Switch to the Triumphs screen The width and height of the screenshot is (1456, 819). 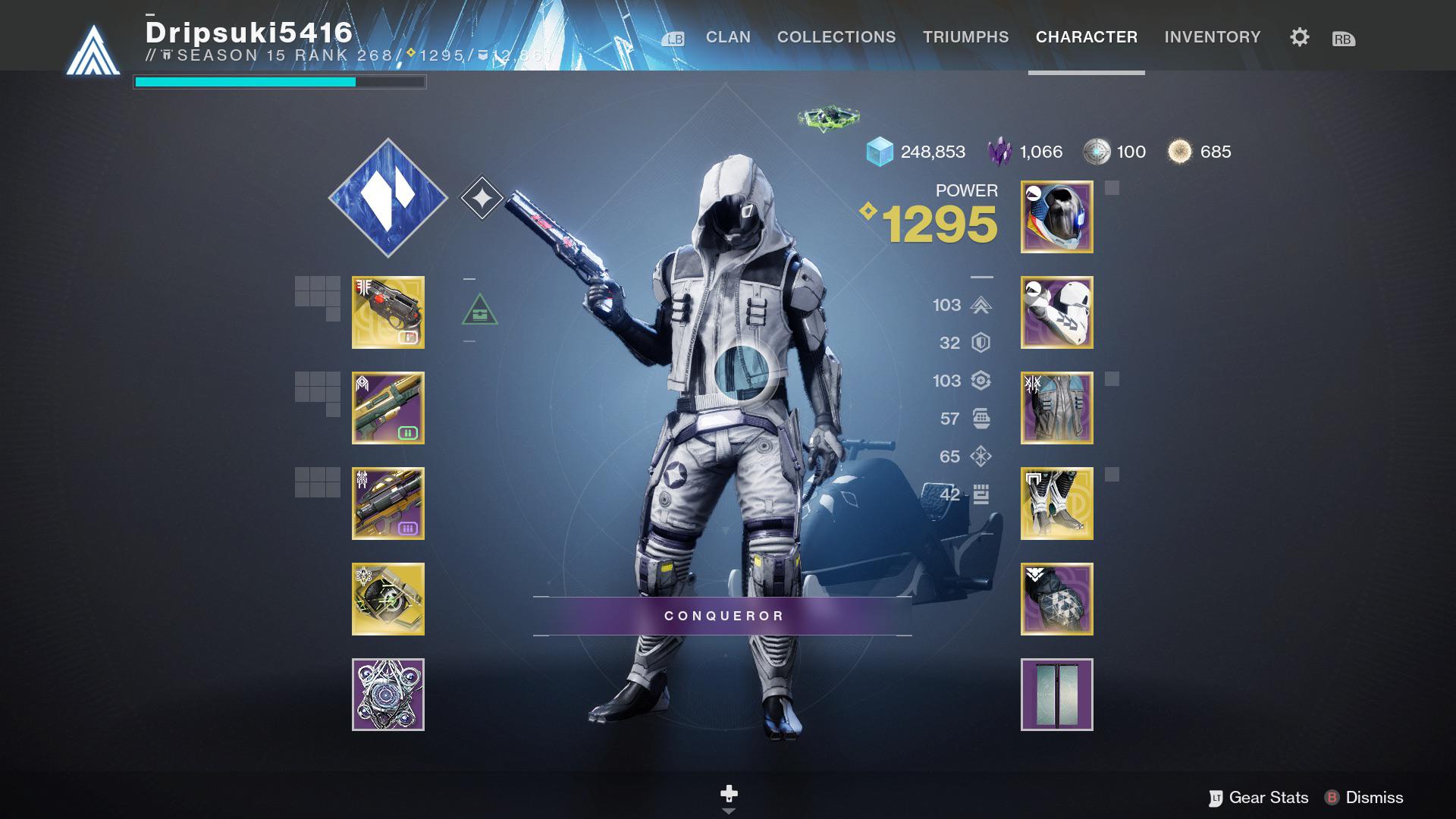(965, 37)
